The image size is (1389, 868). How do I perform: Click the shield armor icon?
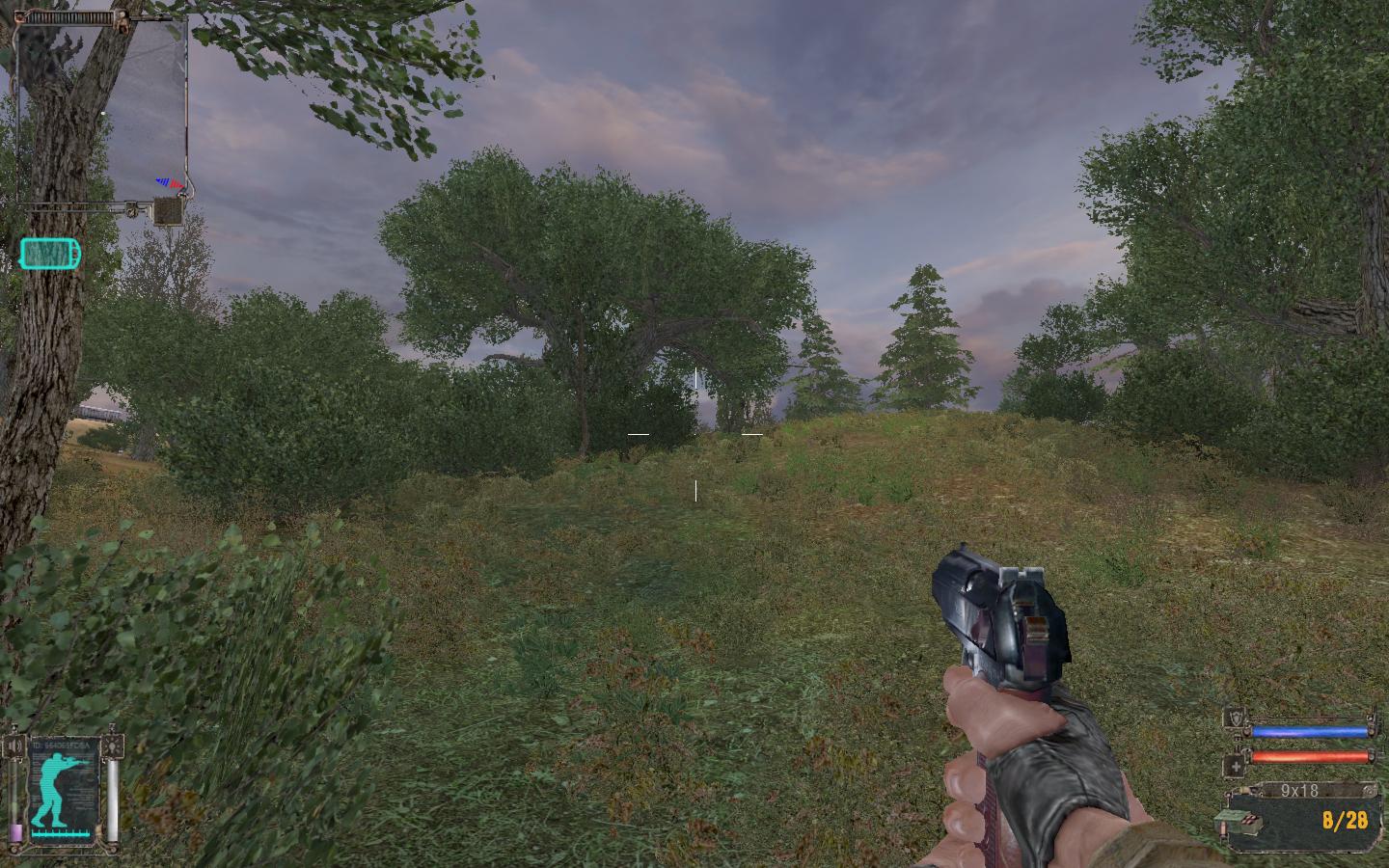[1234, 718]
